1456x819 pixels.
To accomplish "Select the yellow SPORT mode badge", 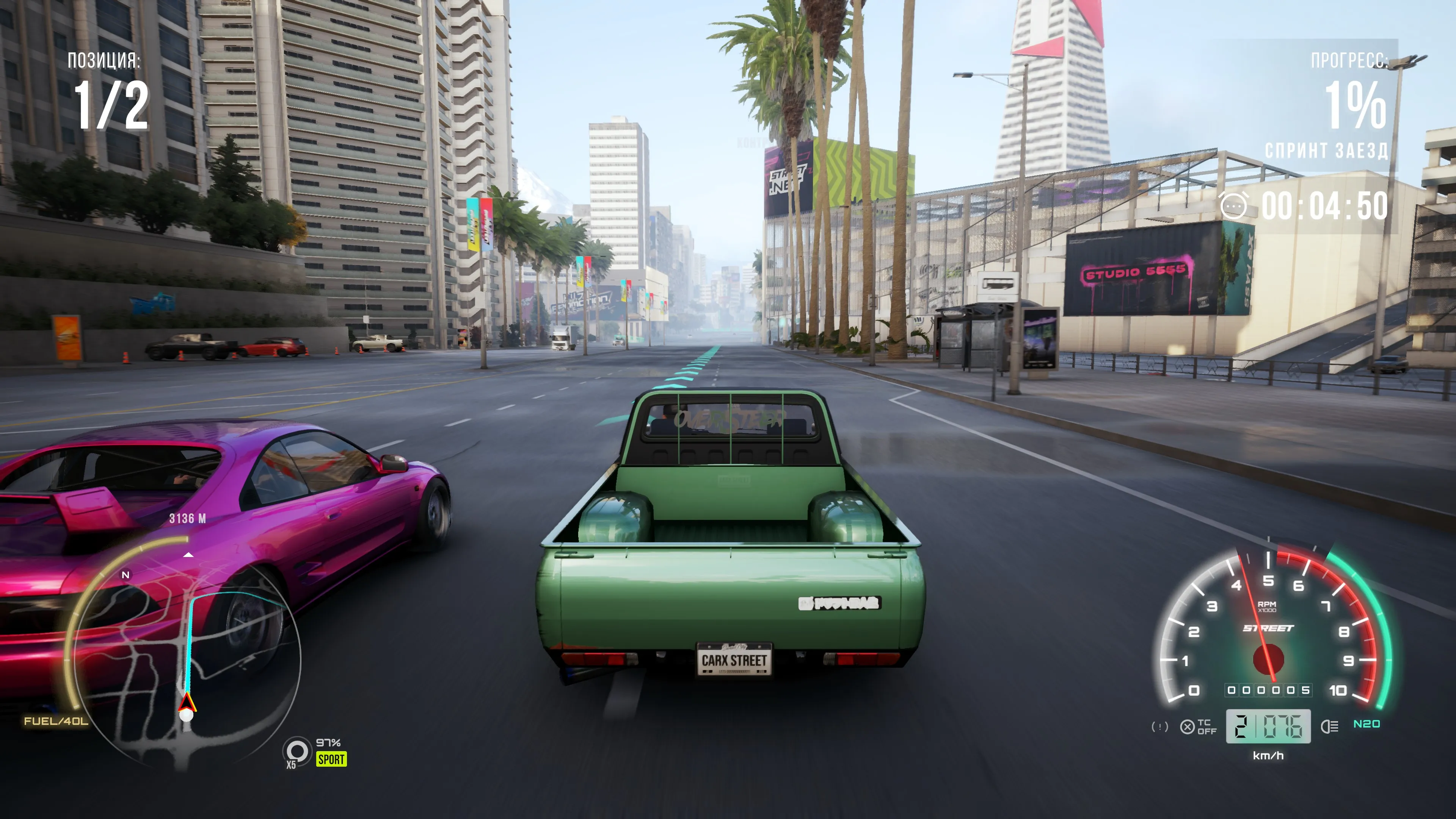I will pos(331,759).
